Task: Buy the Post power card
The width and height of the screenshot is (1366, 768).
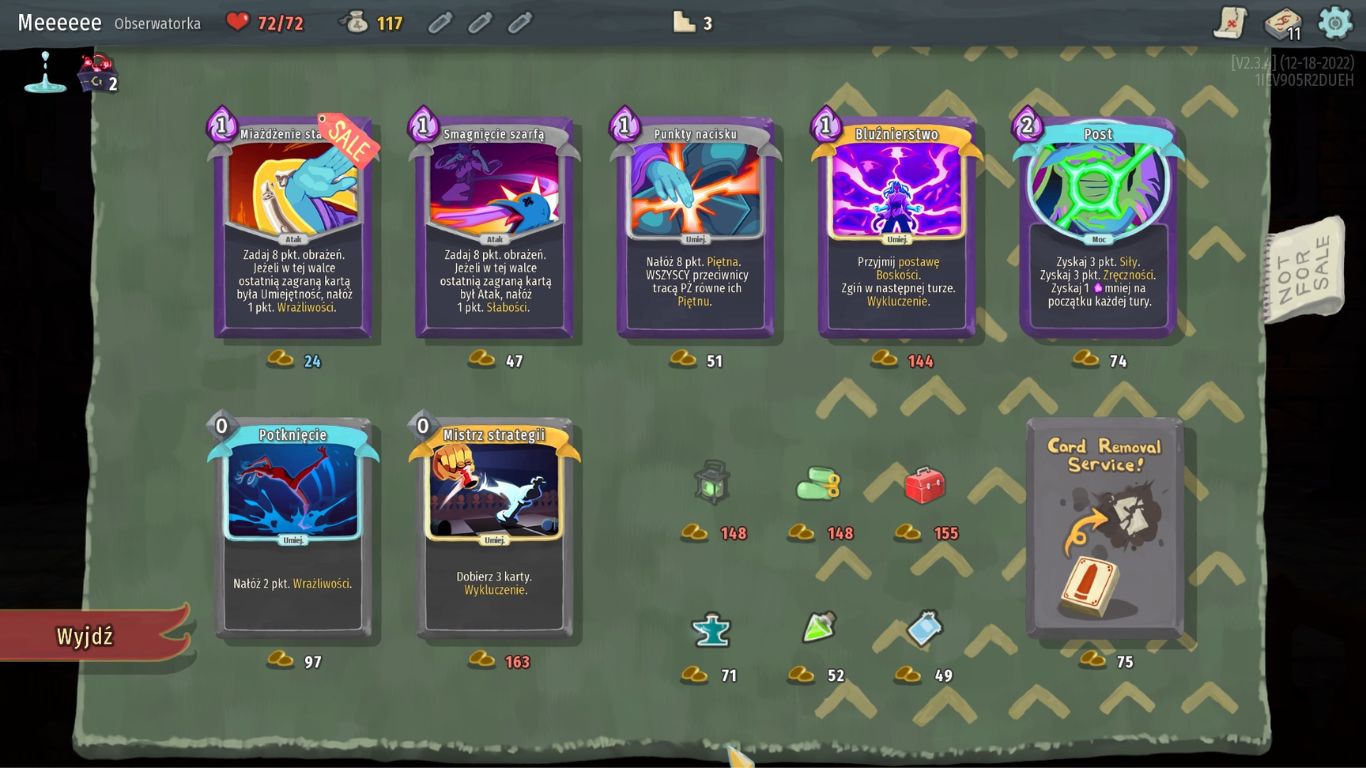Action: pyautogui.click(x=1098, y=228)
